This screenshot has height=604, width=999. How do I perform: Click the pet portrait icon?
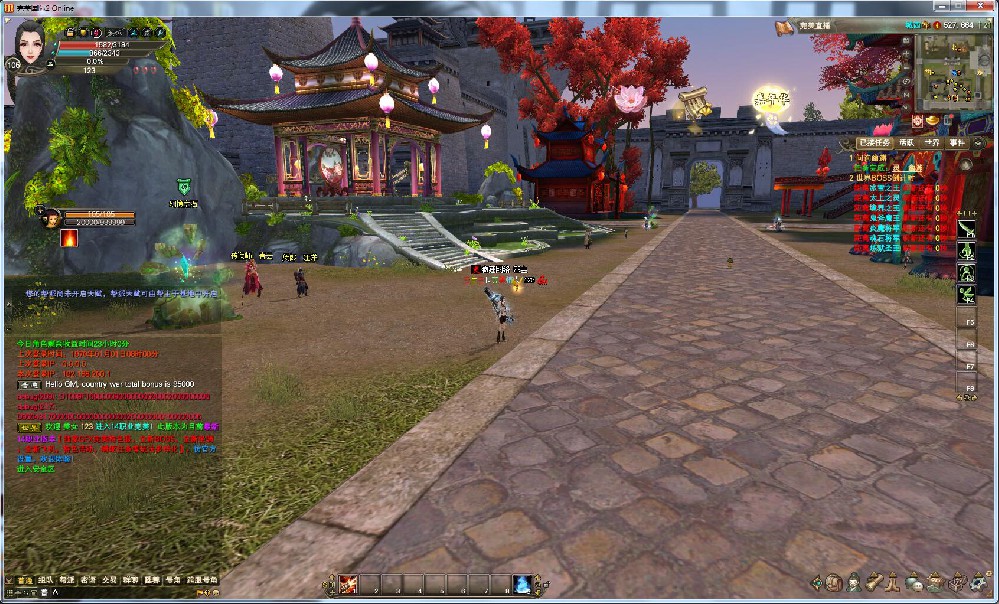46,214
